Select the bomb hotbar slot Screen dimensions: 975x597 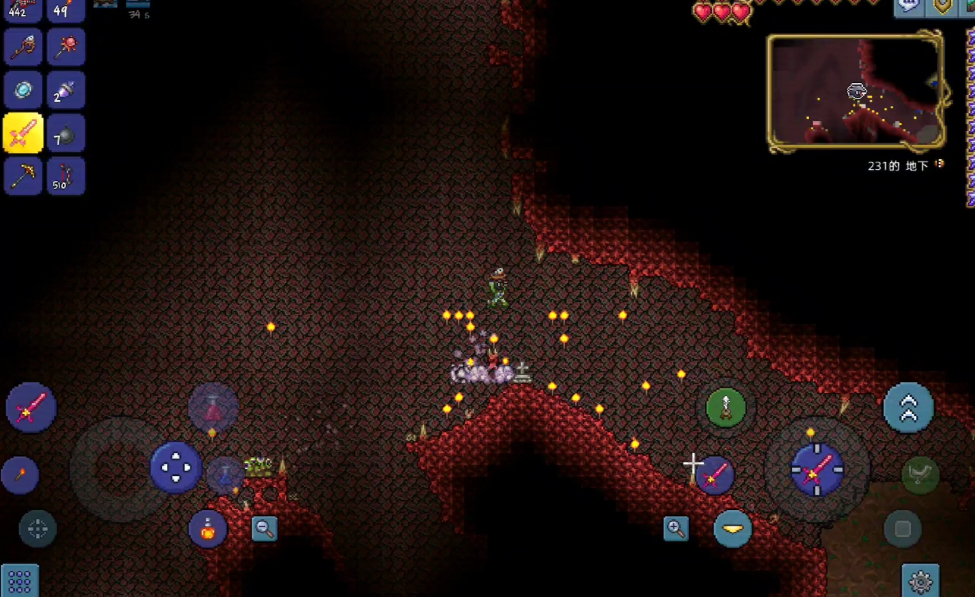coord(66,133)
